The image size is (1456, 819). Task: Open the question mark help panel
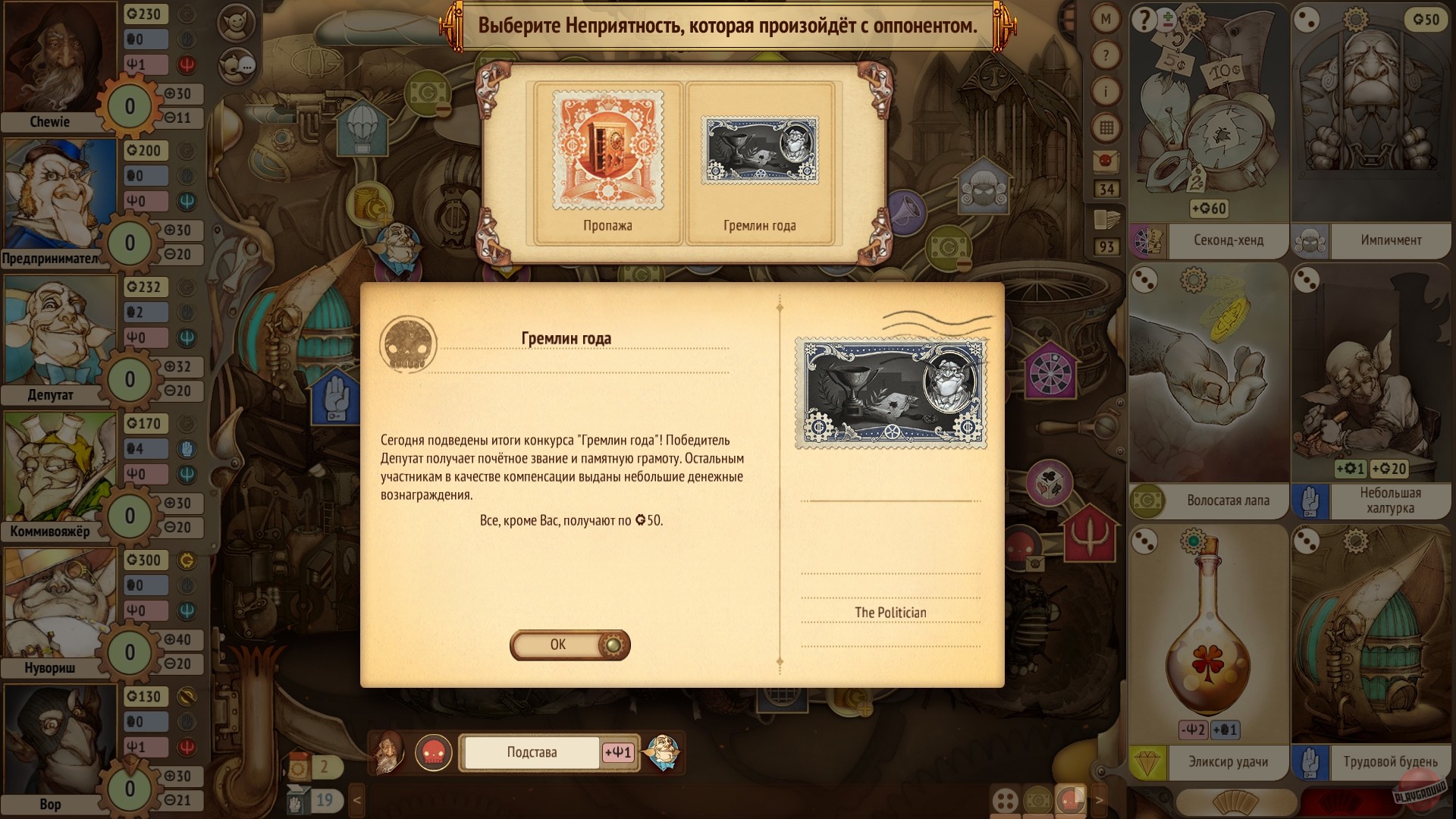coord(1107,53)
